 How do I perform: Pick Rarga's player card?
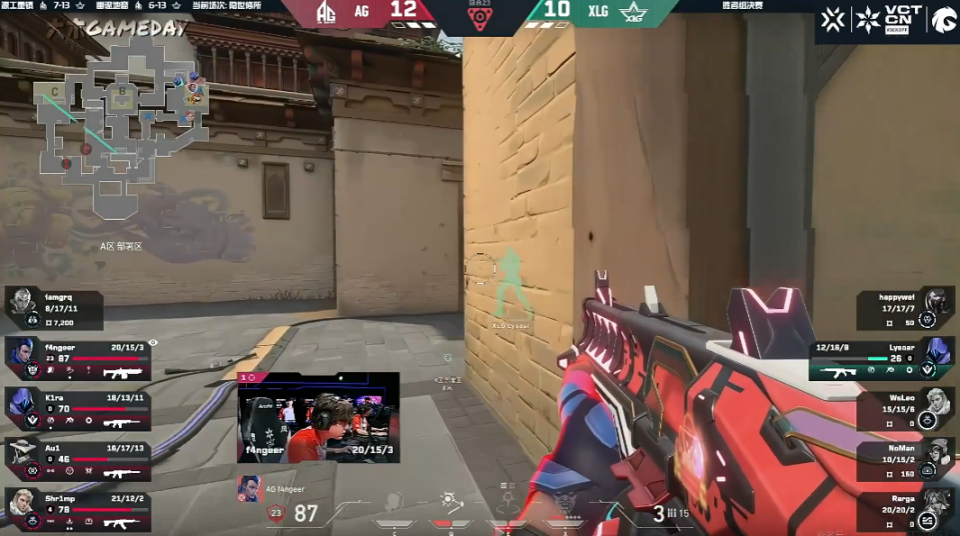pos(905,510)
